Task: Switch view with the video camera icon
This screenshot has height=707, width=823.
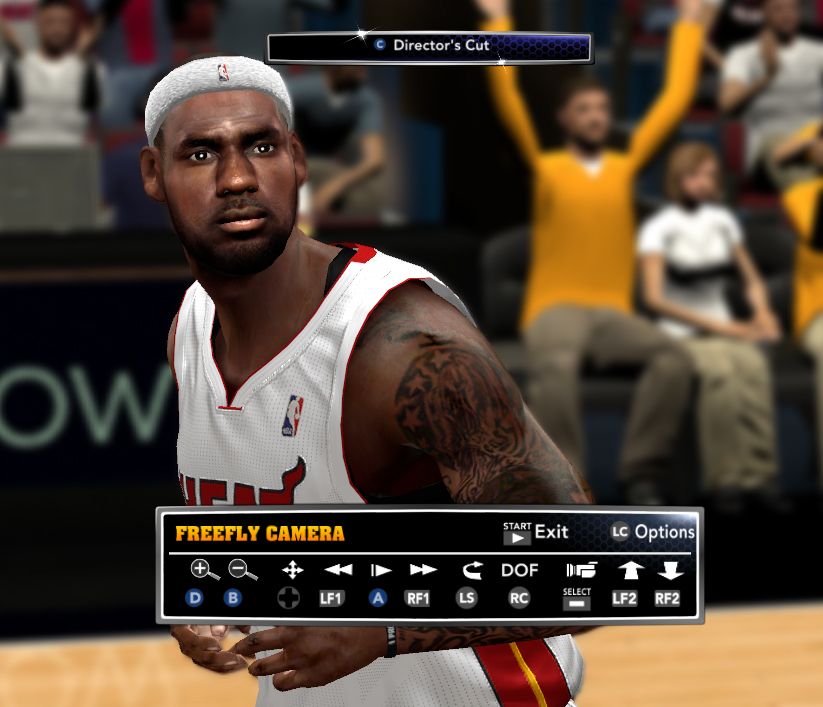Action: click(580, 570)
